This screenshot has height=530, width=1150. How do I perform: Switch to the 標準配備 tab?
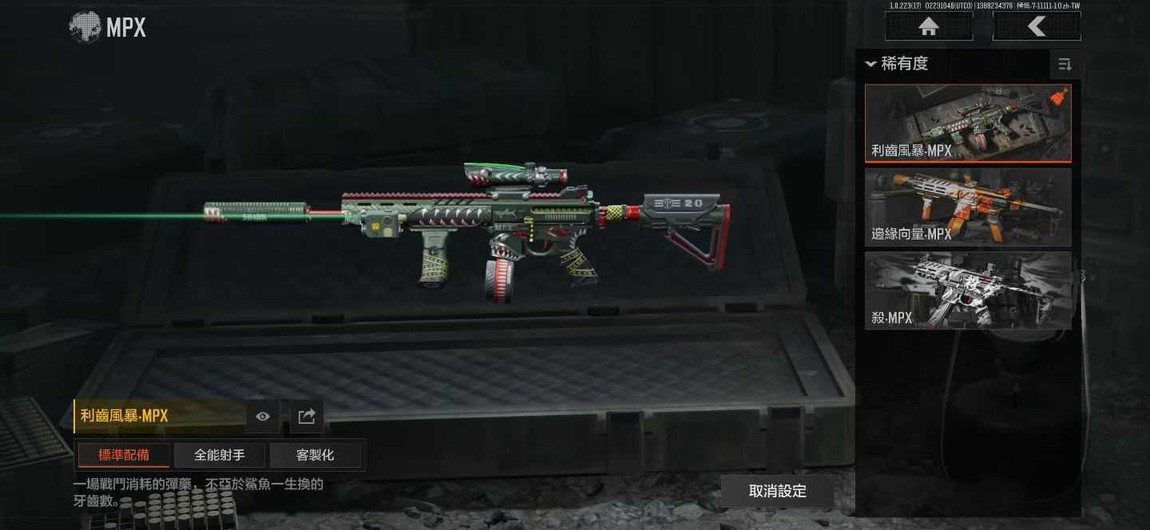click(x=123, y=455)
